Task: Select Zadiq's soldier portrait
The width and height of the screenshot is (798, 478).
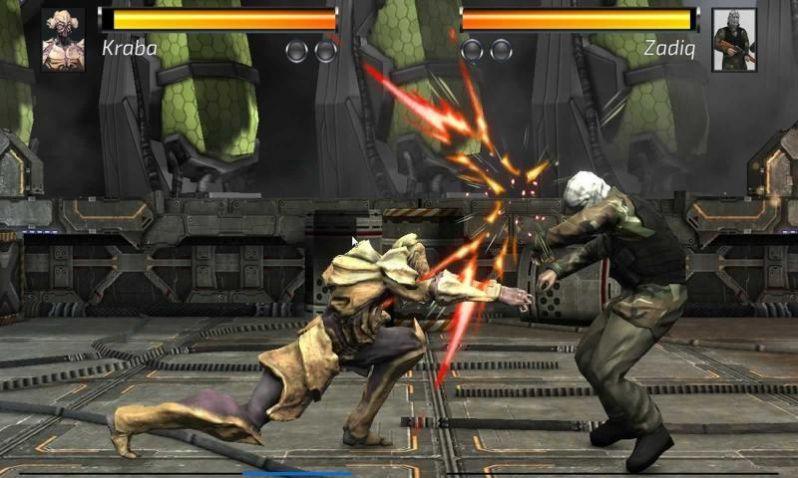Action: tap(733, 40)
